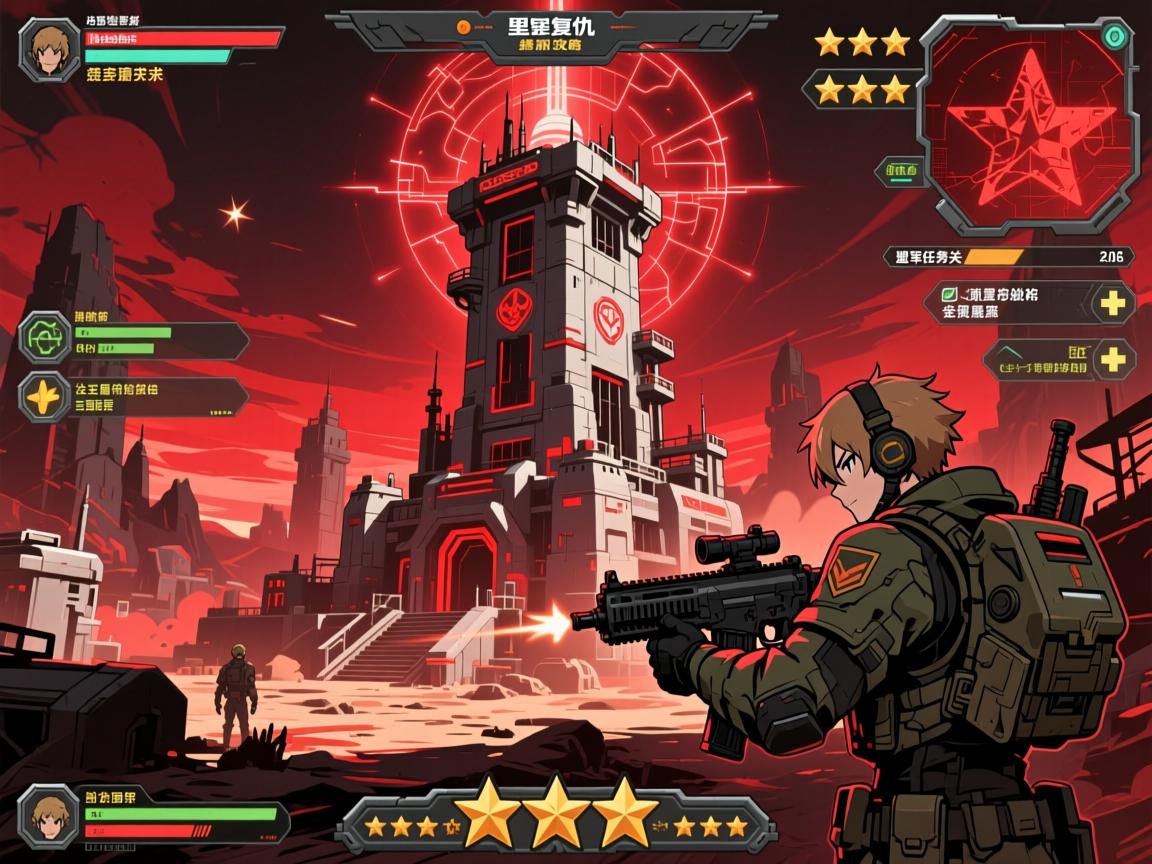Expand the objective with the green checkbox icon
Screen dimensions: 1152x864
pos(1113,302)
